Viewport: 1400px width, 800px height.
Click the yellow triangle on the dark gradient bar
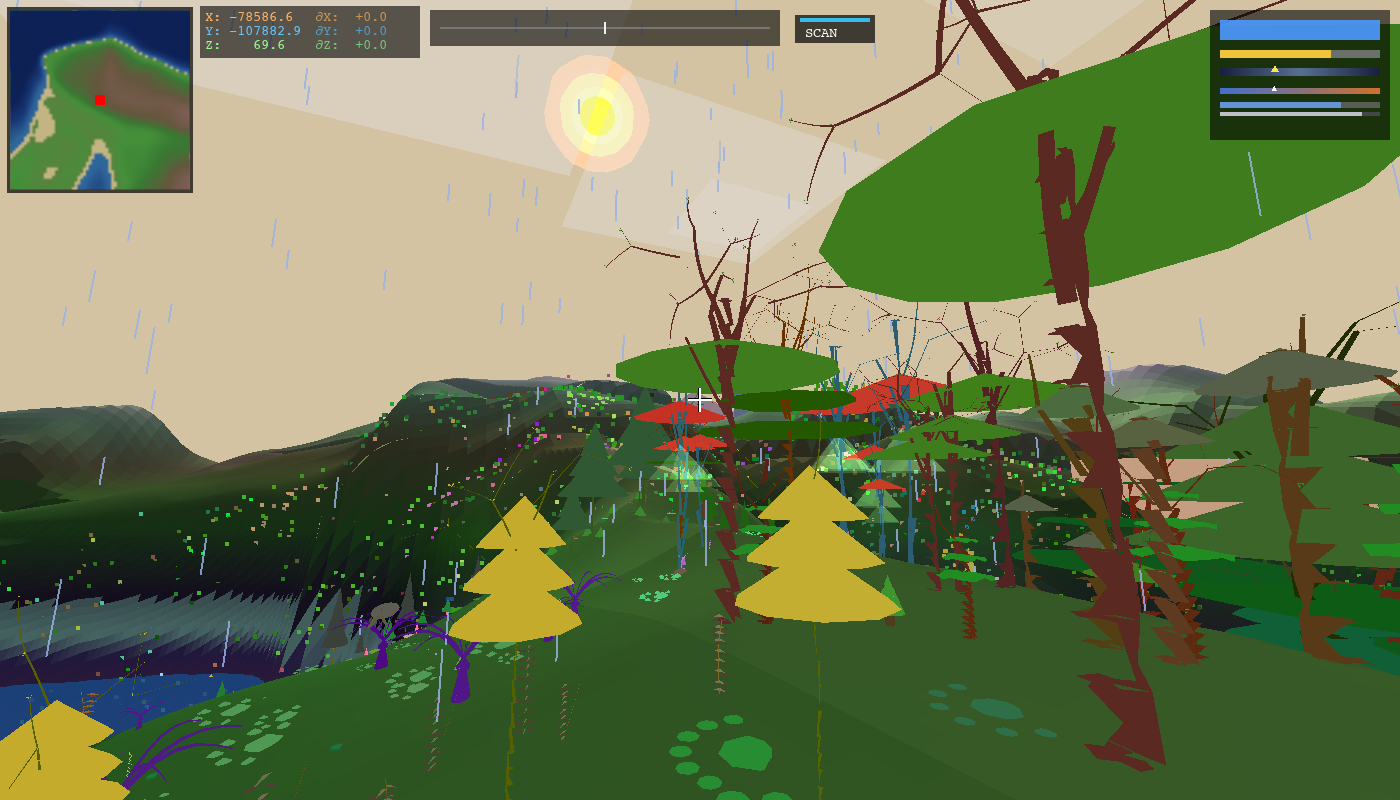click(x=1275, y=70)
